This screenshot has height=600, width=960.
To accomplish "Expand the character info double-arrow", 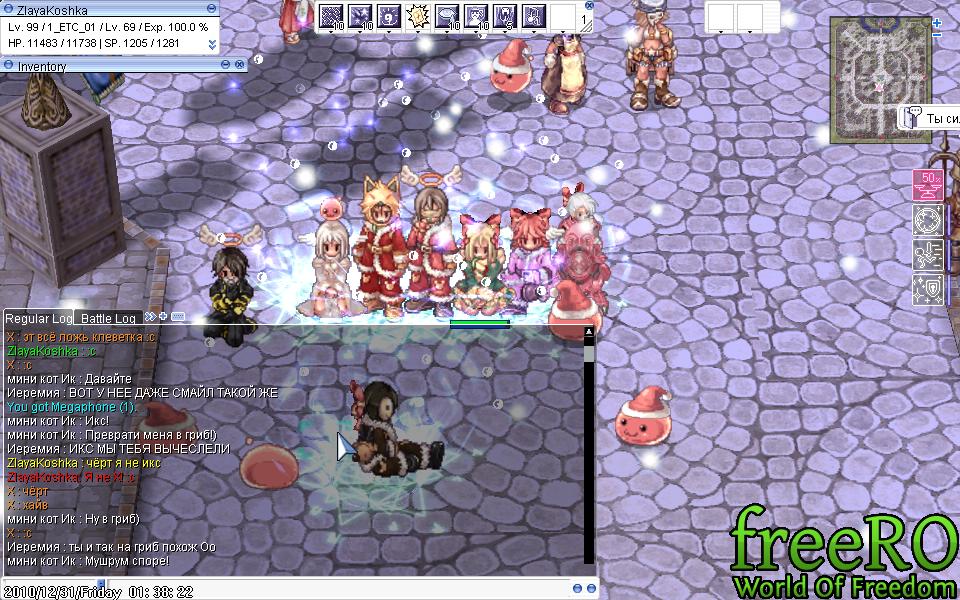I will pos(212,44).
